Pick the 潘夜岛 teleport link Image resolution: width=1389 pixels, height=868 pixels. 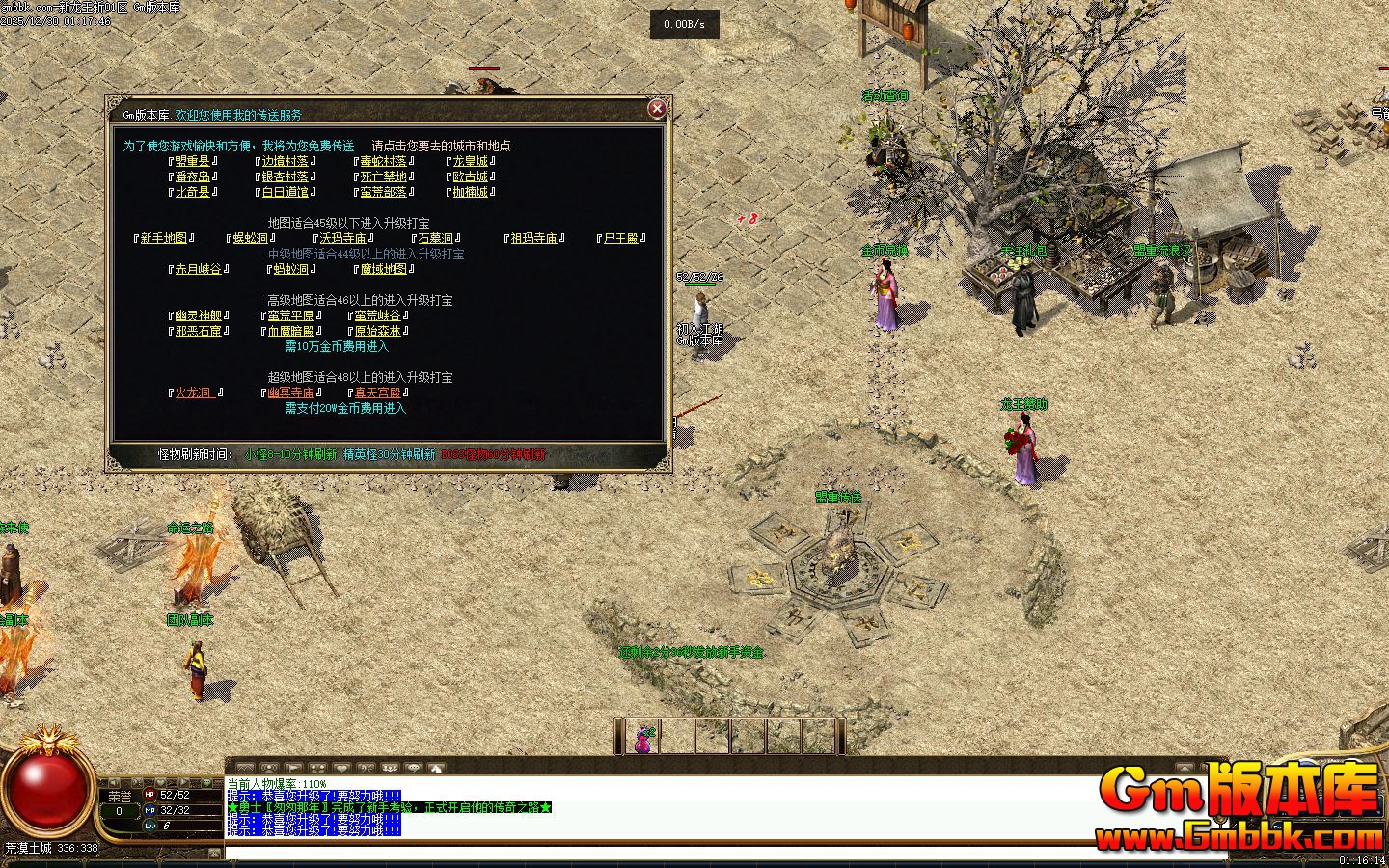point(193,176)
